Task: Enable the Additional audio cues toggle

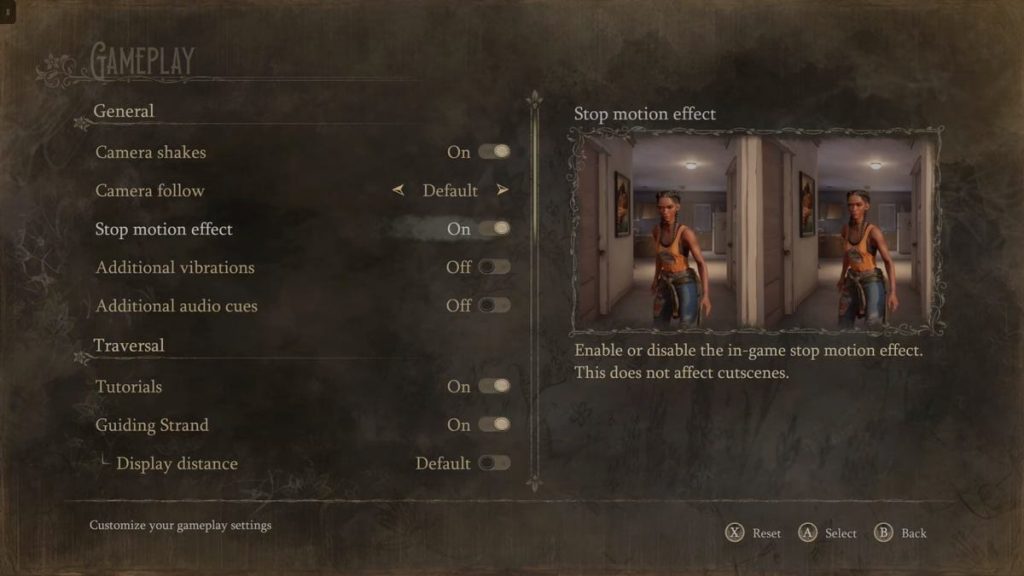Action: tap(494, 305)
